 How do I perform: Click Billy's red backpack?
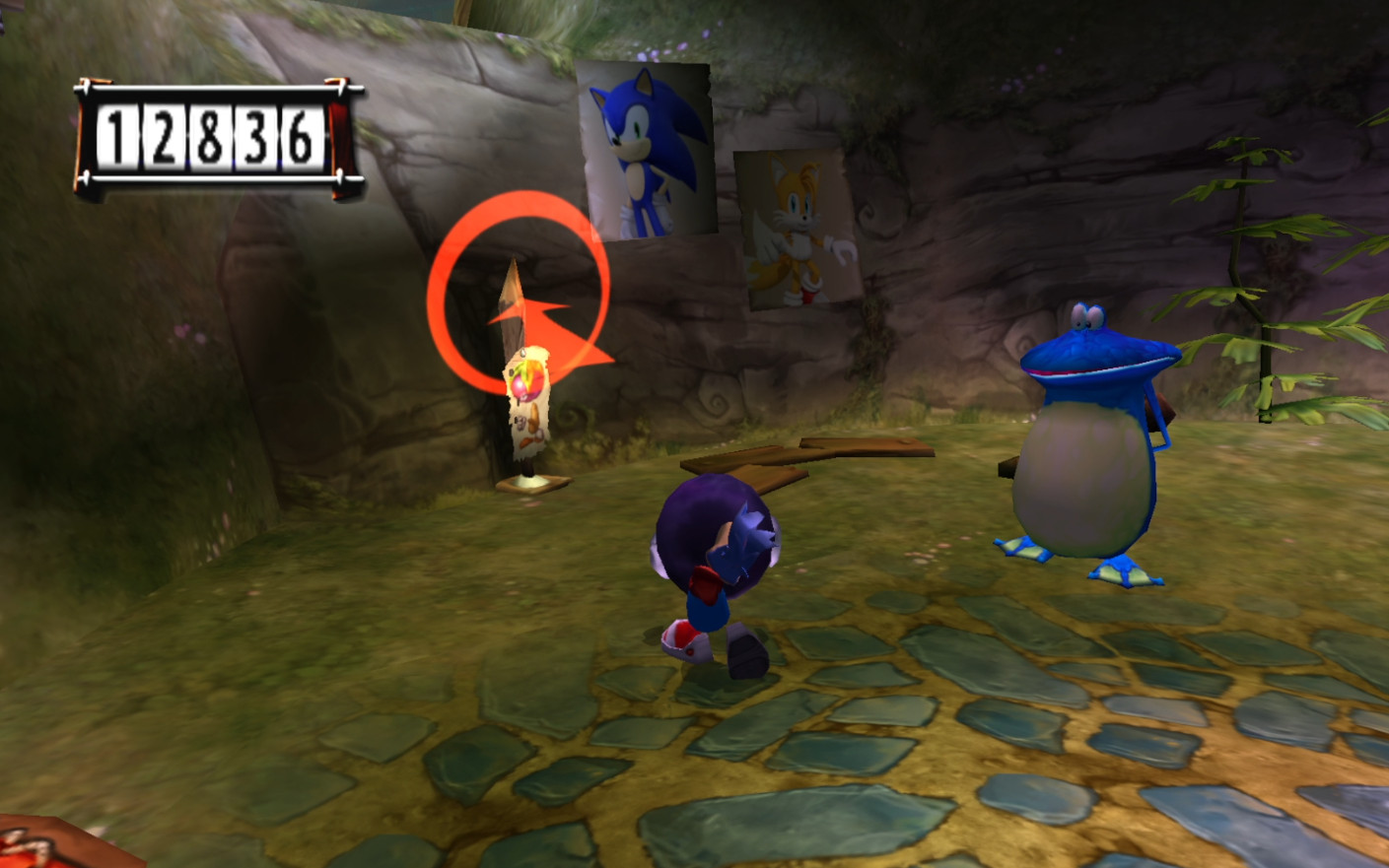(707, 586)
